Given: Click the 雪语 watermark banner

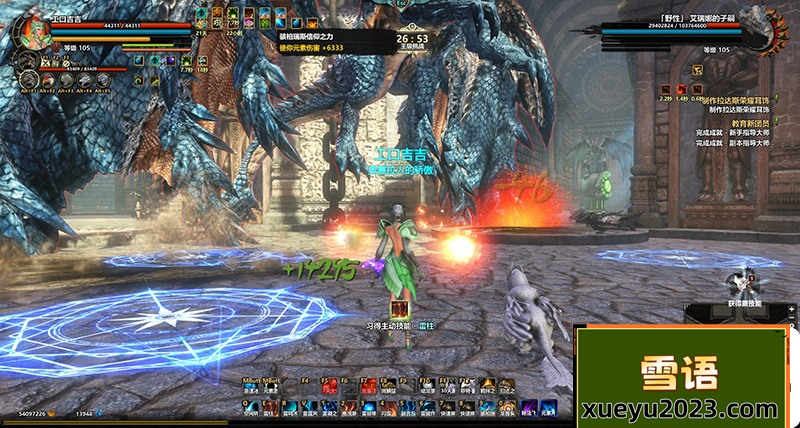Looking at the screenshot, I should click(x=686, y=376).
